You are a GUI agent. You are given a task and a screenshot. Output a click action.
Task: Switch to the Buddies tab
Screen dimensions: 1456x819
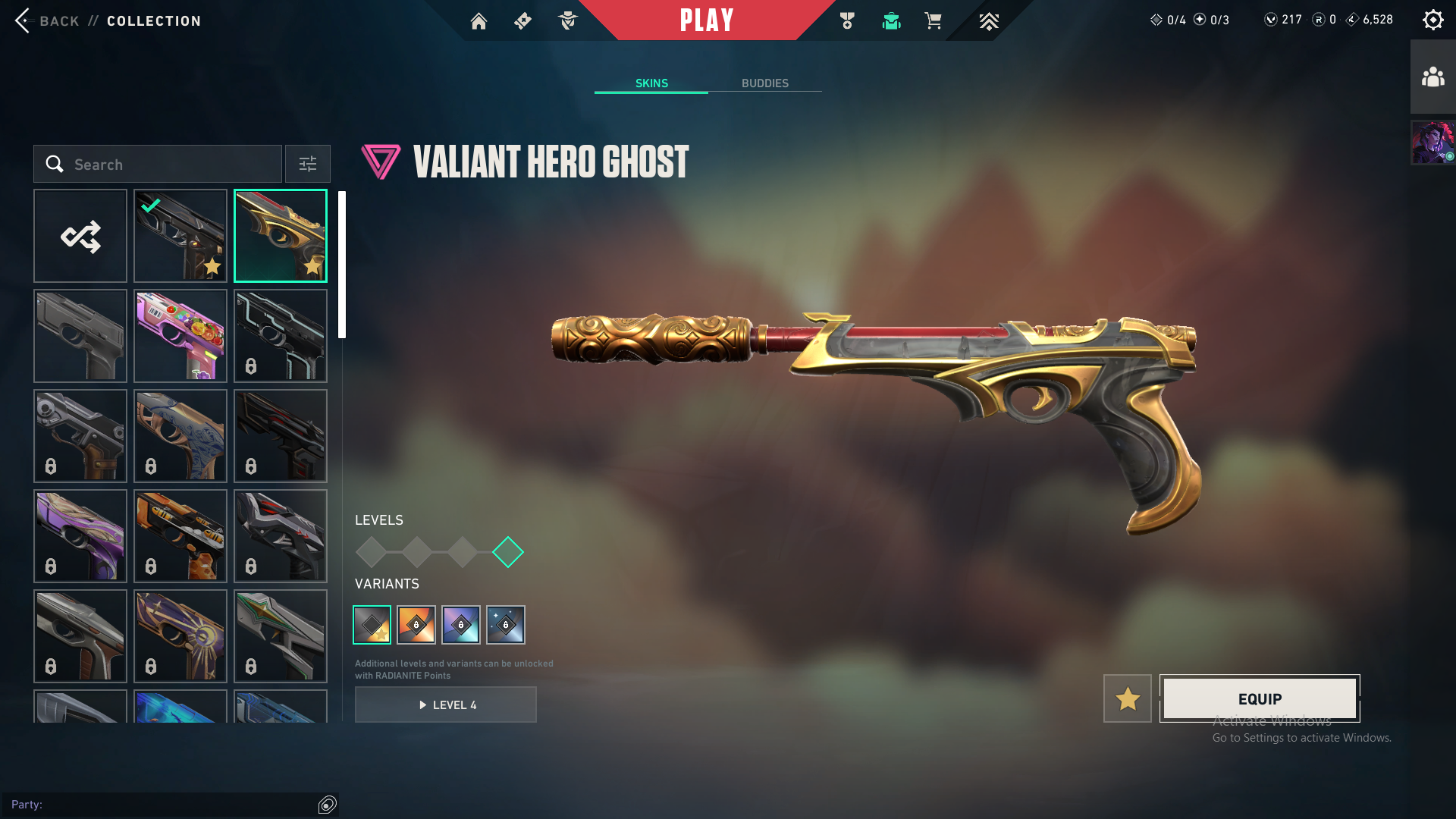click(764, 83)
